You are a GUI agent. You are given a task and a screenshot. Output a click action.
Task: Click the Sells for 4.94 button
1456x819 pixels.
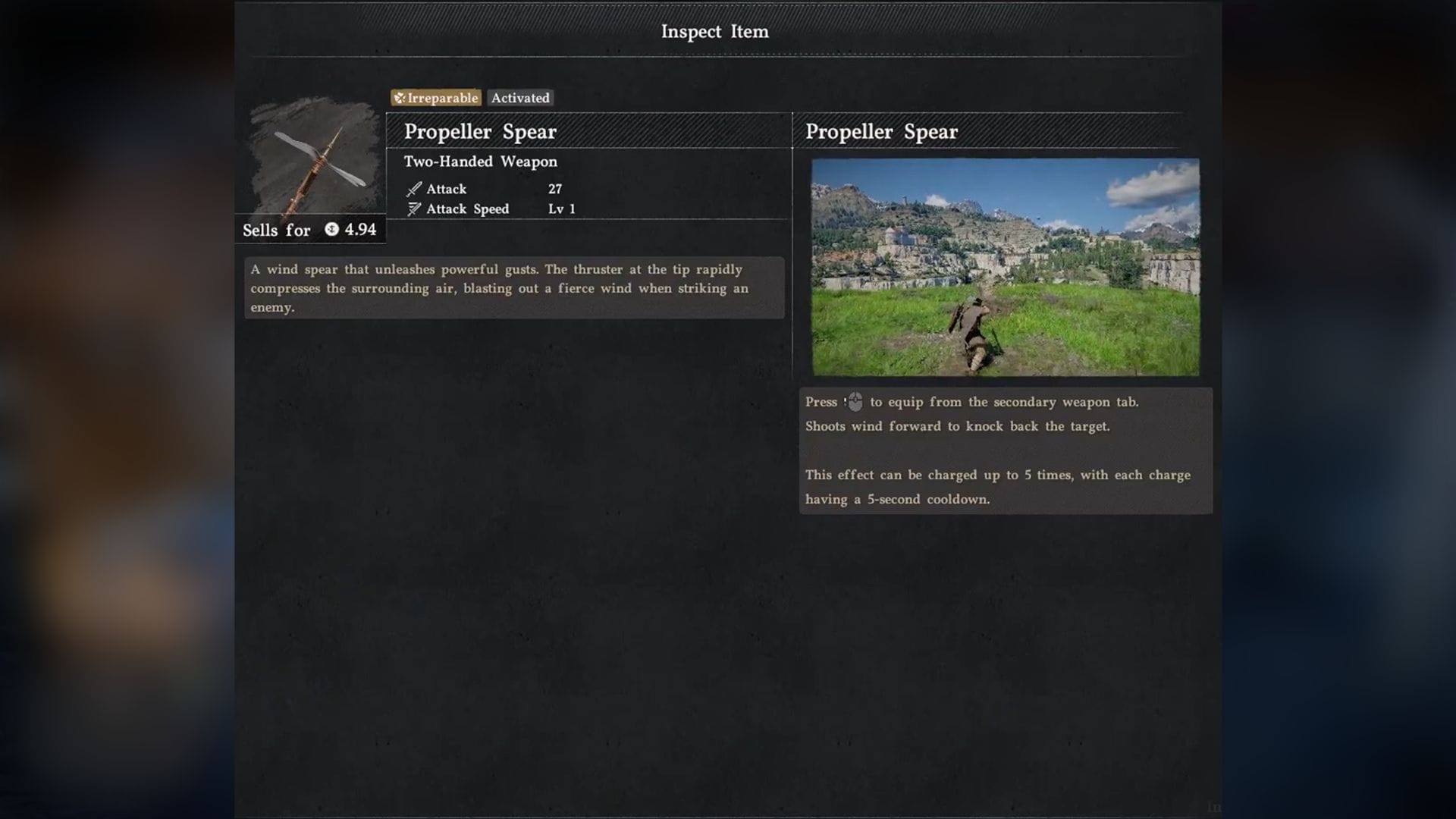coord(309,230)
